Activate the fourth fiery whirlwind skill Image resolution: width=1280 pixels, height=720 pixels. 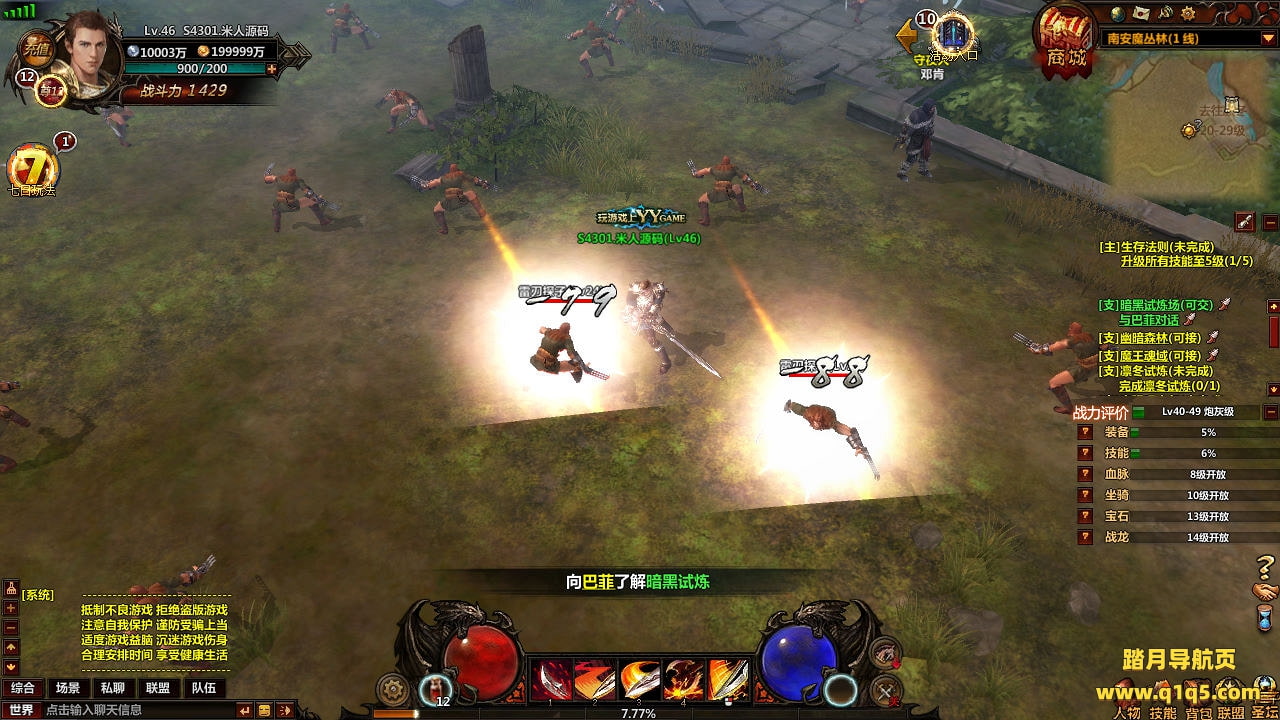pos(684,680)
